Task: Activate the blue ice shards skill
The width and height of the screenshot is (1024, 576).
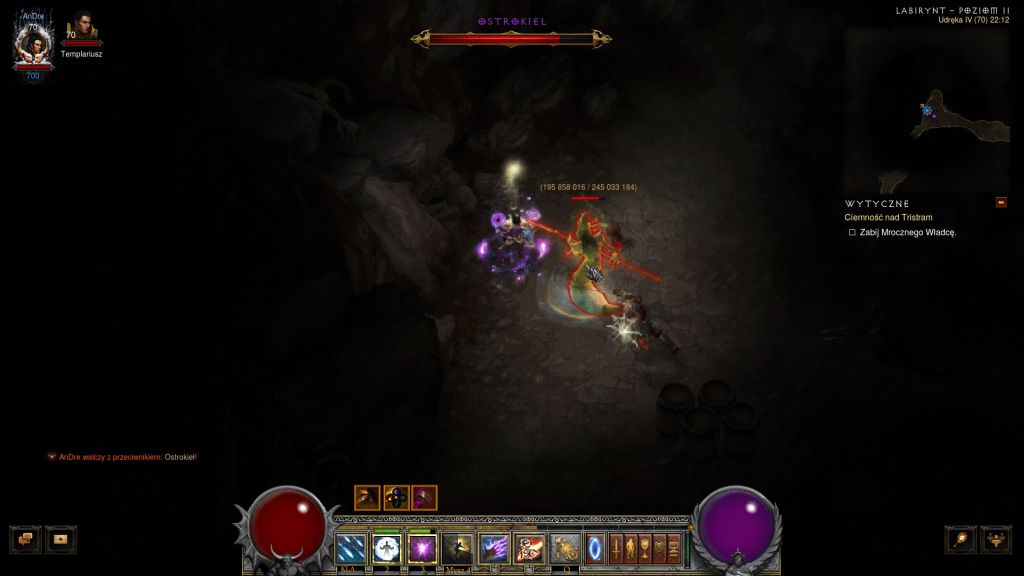Action: [352, 547]
